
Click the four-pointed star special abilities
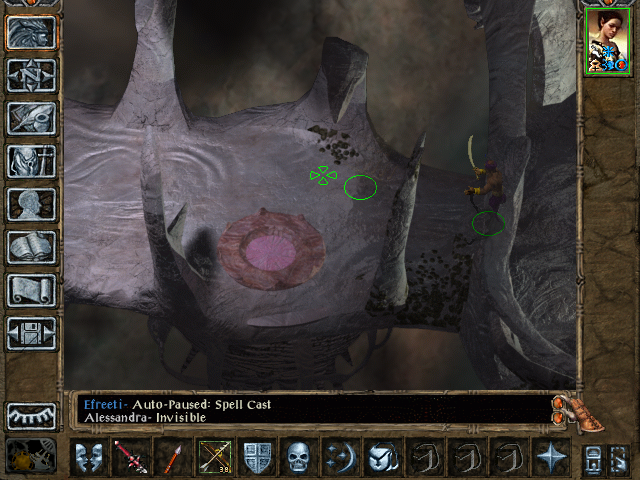point(550,457)
